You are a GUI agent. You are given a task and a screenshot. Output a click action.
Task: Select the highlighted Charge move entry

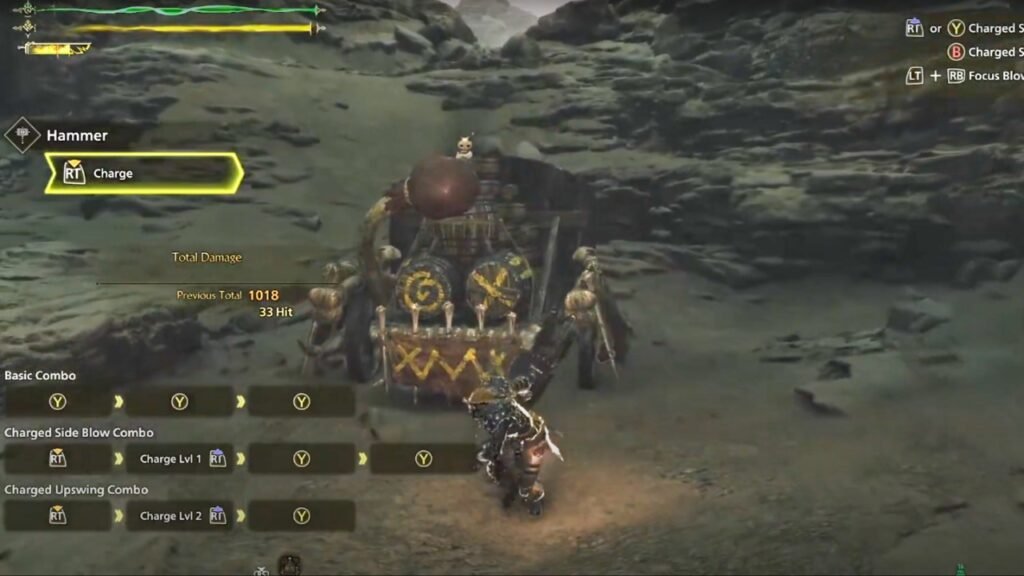(x=143, y=173)
